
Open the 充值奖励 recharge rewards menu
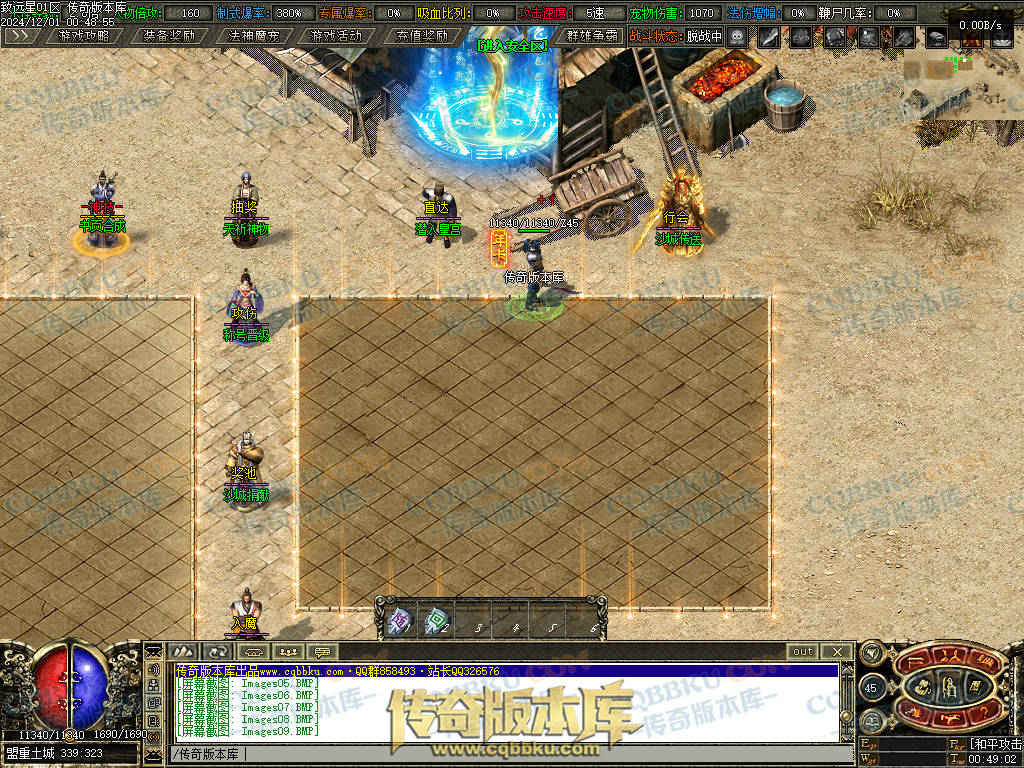pyautogui.click(x=421, y=36)
